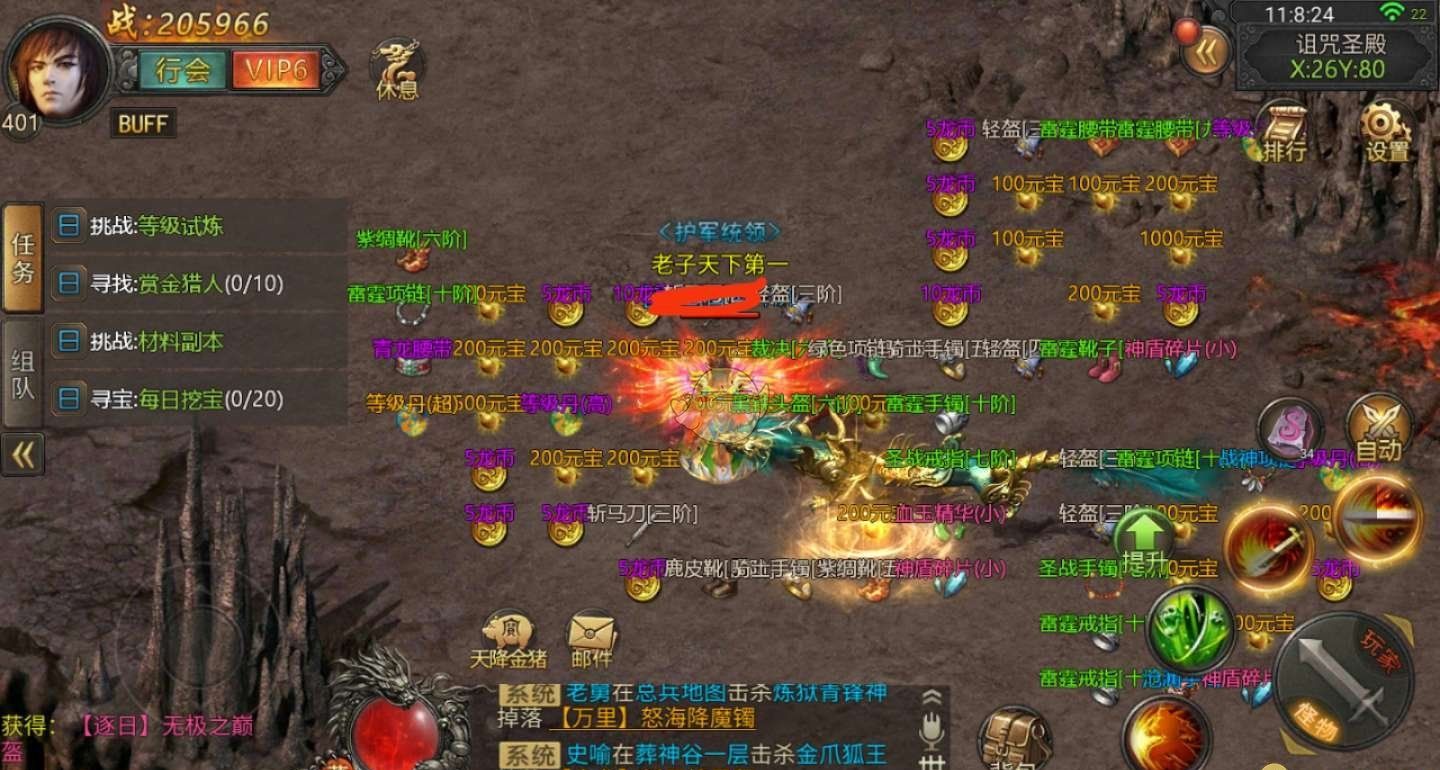Open the 天降金猪 golden pig event
Image resolution: width=1440 pixels, height=770 pixels.
(x=509, y=640)
